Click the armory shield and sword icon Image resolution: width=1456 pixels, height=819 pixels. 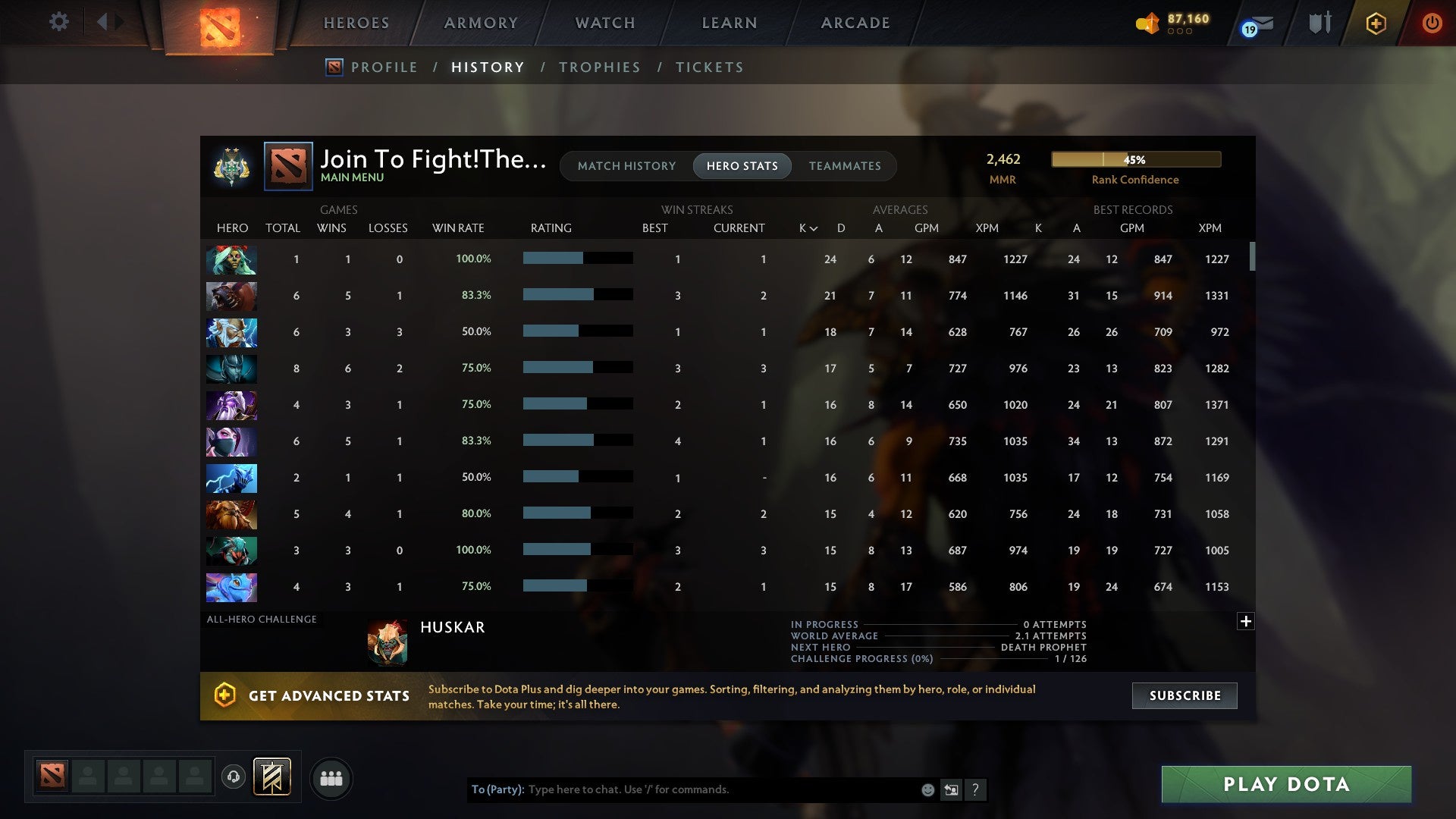coord(1319,23)
